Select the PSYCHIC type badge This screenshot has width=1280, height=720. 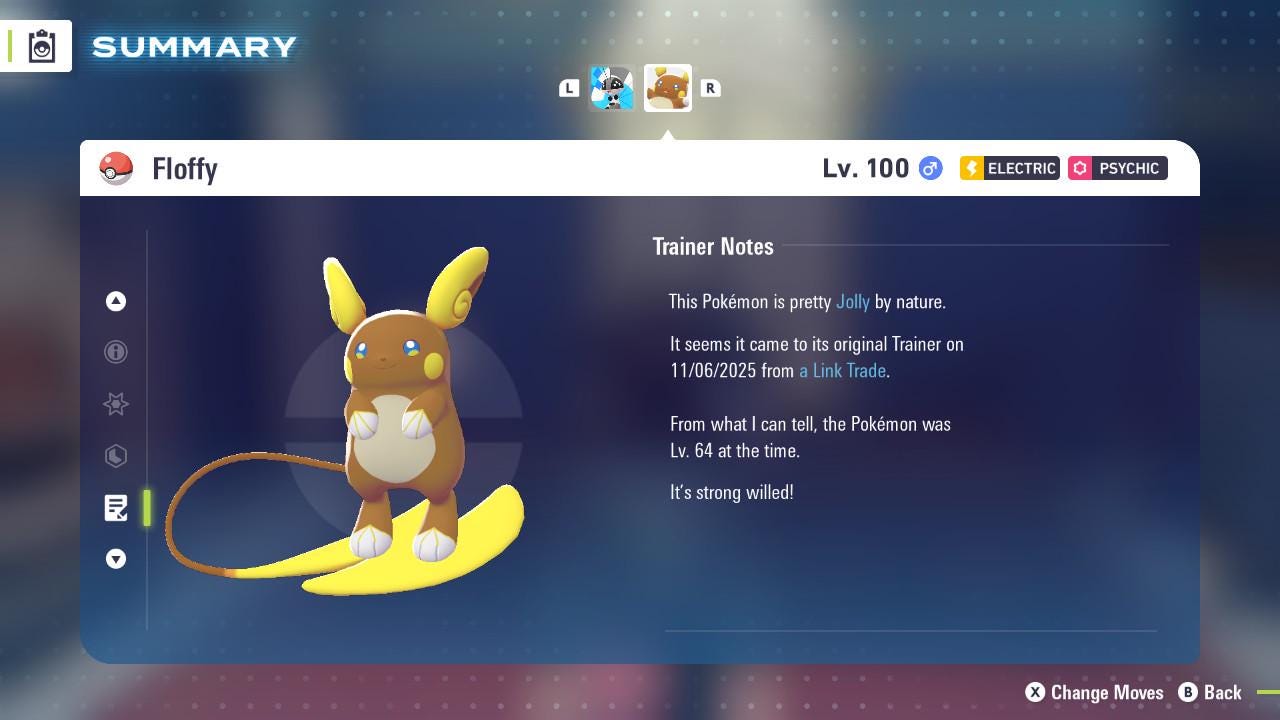pyautogui.click(x=1118, y=168)
